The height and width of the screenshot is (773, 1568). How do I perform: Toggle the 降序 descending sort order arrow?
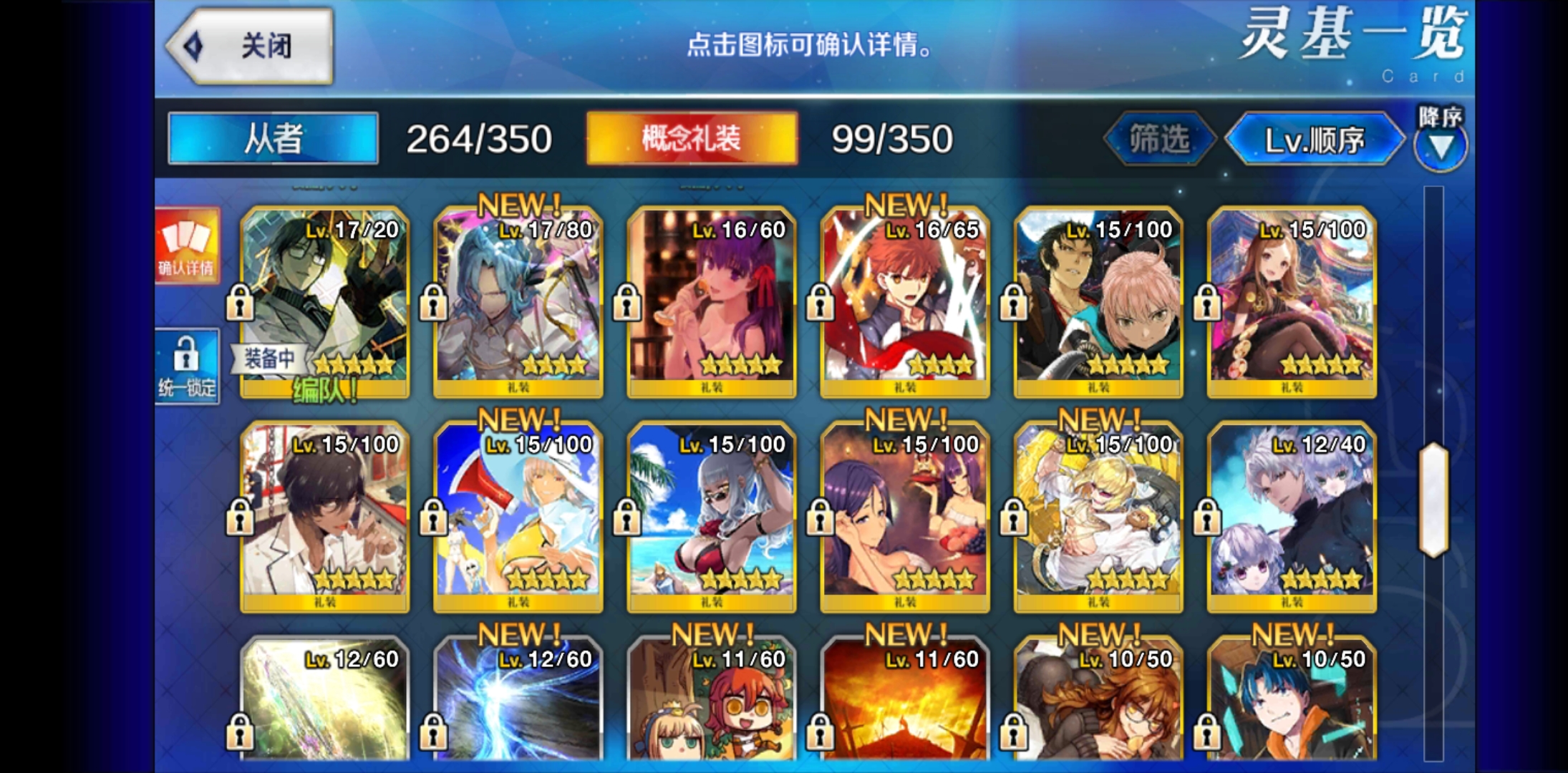[1442, 147]
